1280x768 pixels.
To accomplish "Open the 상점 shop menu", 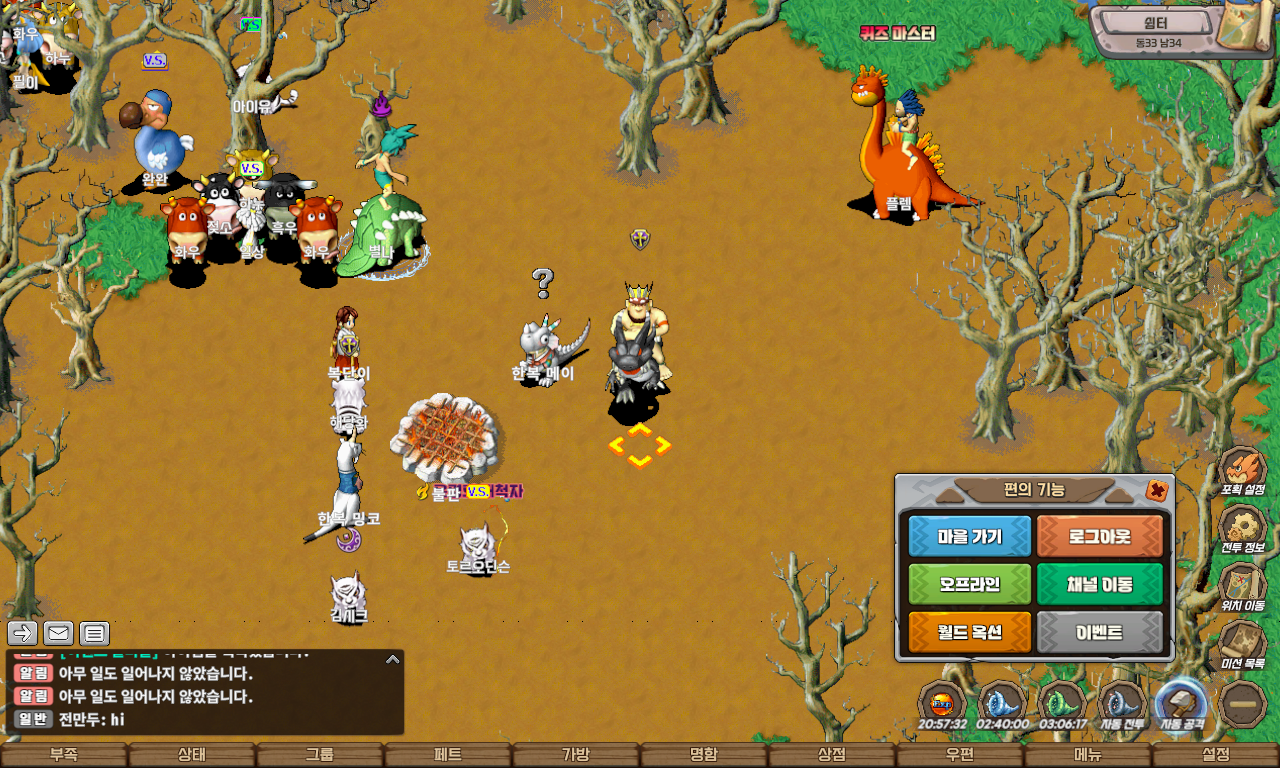I will (x=832, y=755).
